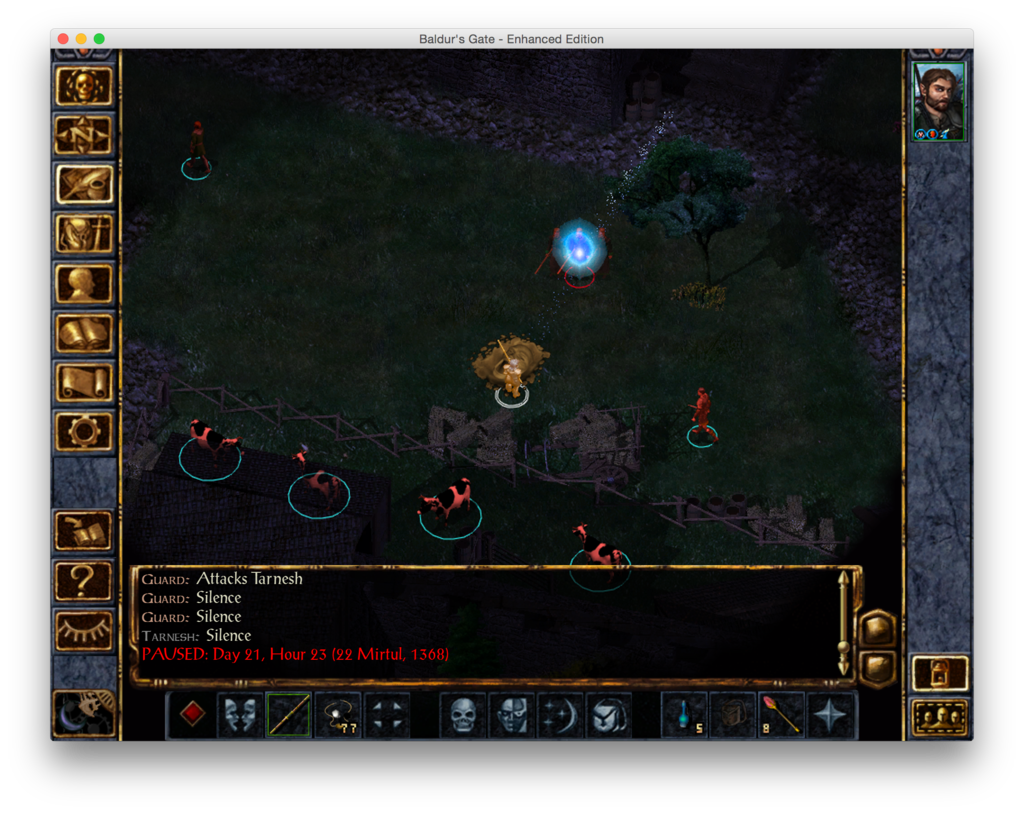Close the window with red button
Image resolution: width=1024 pixels, height=813 pixels.
tap(63, 39)
